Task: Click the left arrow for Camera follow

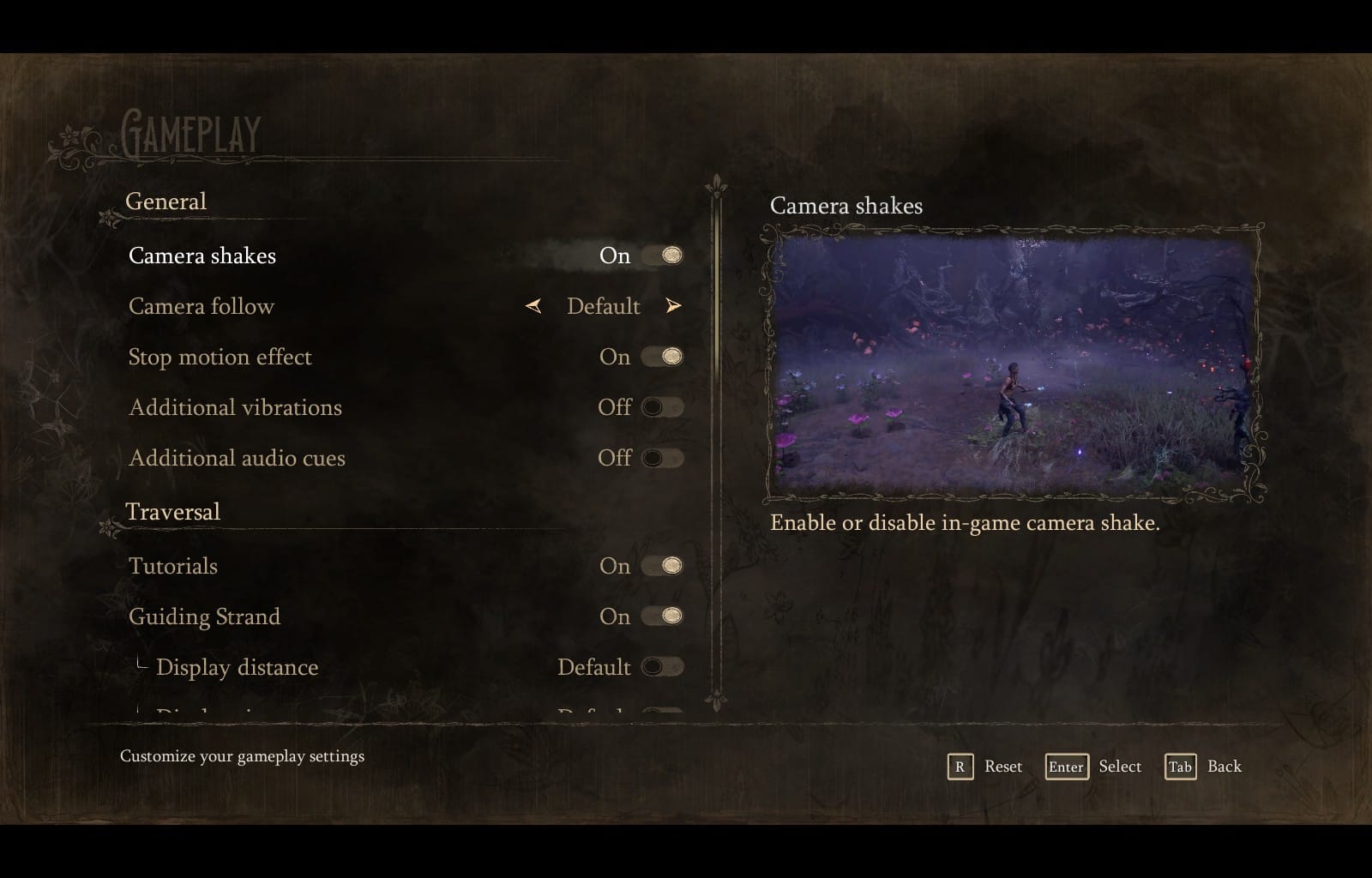Action: click(x=532, y=306)
